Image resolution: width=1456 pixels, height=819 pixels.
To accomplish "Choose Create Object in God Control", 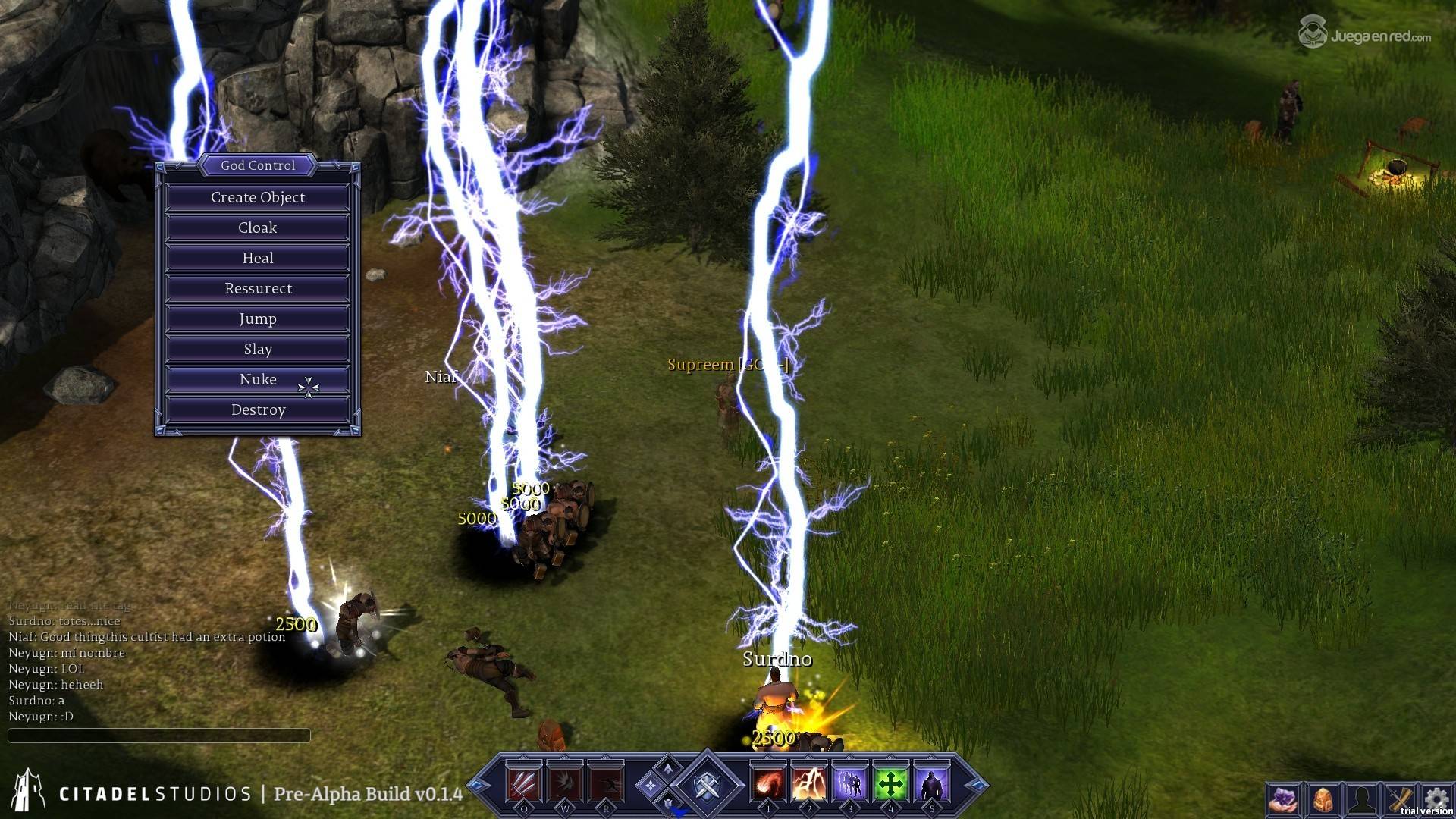I will pyautogui.click(x=258, y=197).
